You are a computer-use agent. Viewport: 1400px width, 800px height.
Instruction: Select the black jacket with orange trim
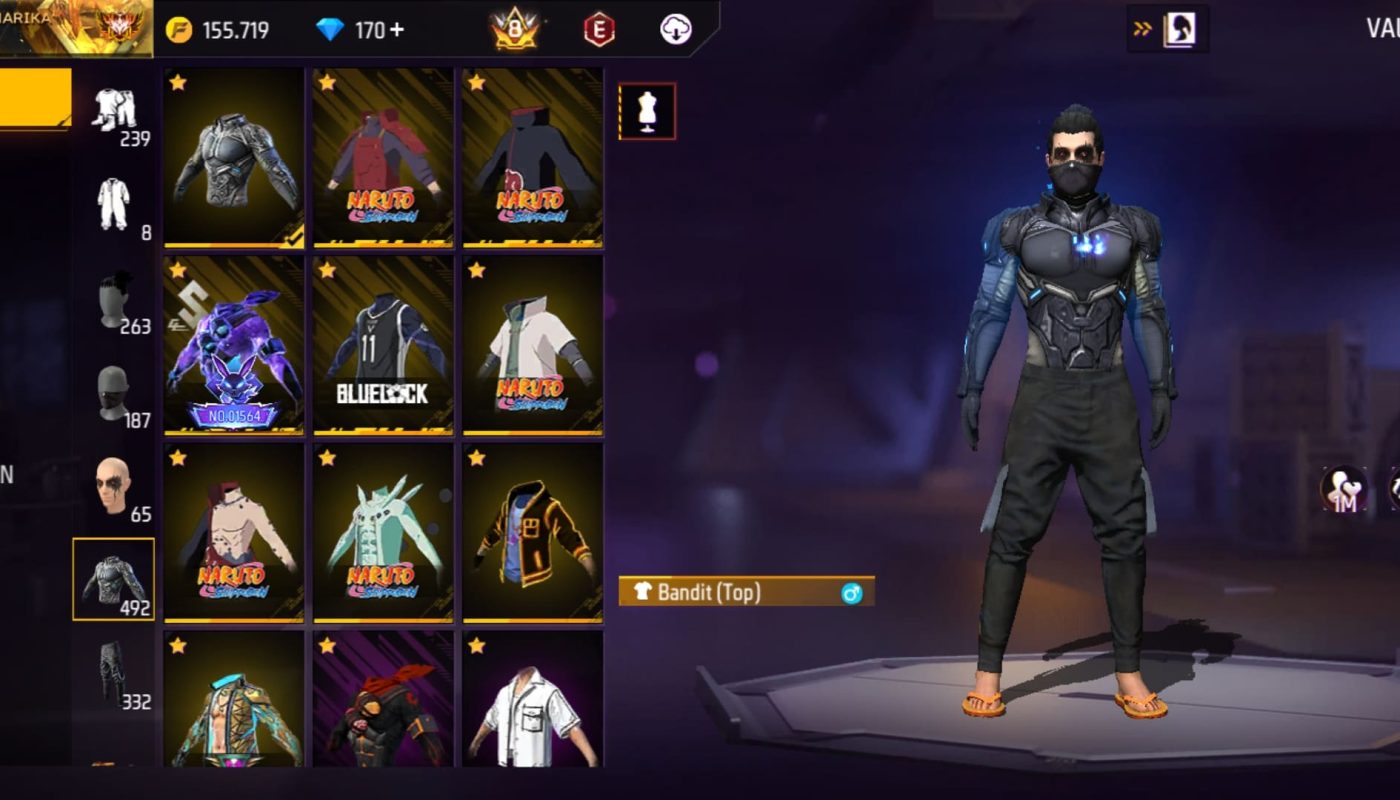532,533
